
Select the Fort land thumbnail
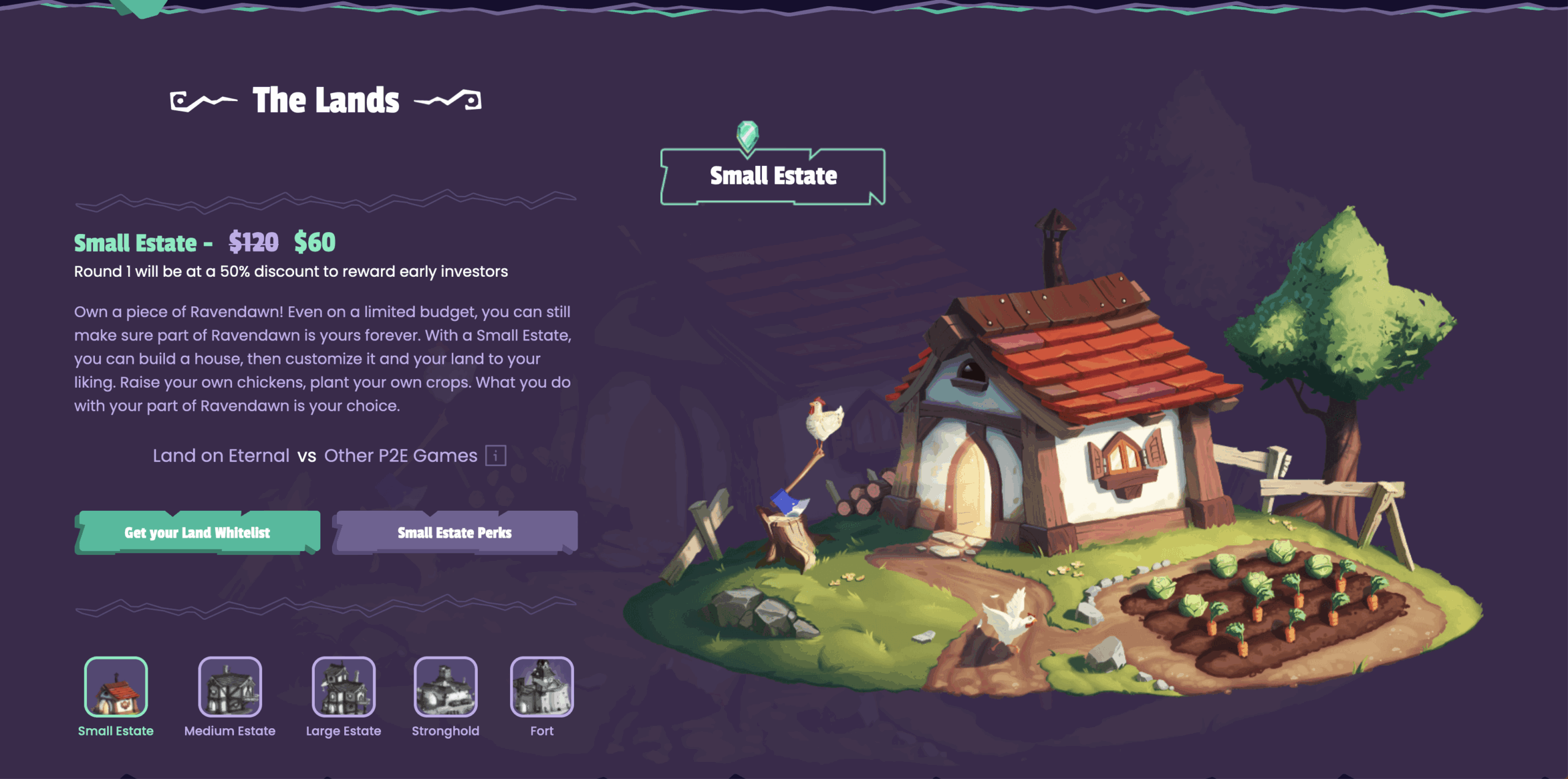click(541, 687)
